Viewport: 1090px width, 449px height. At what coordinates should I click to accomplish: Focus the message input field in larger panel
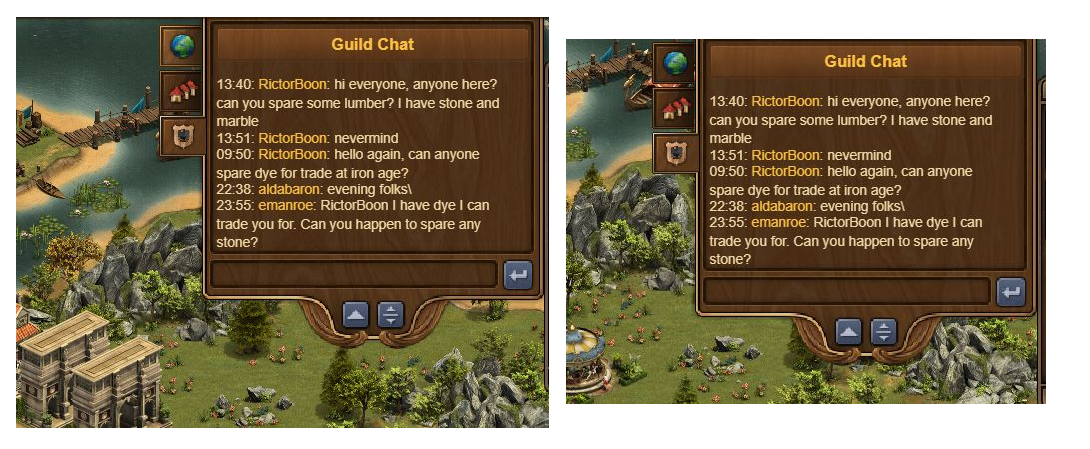355,274
